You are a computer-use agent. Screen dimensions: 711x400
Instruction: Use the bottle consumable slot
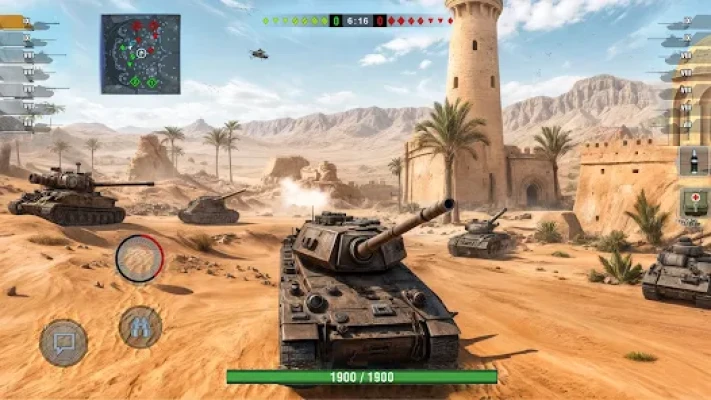coord(694,161)
